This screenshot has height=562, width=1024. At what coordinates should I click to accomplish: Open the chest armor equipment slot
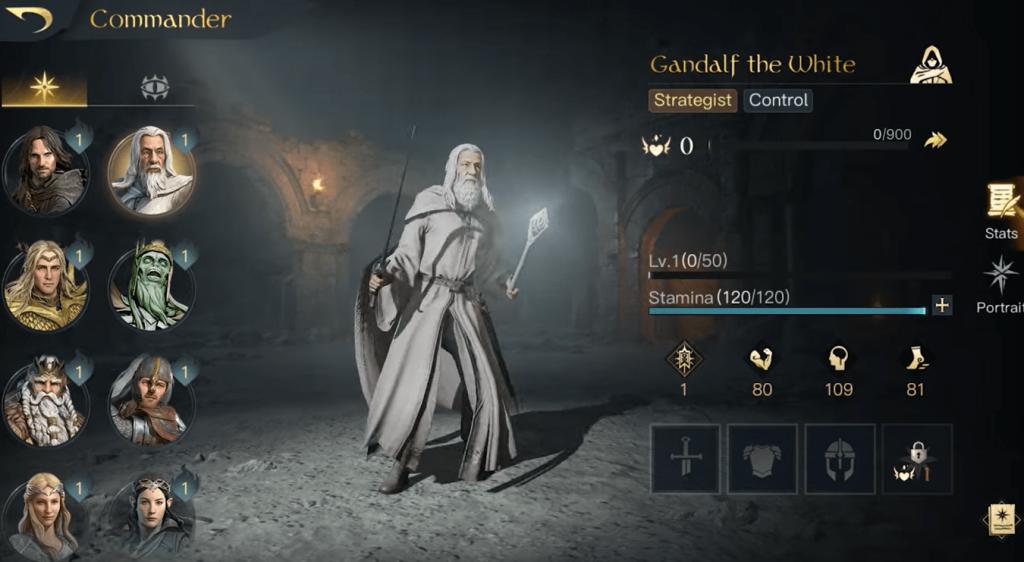762,459
